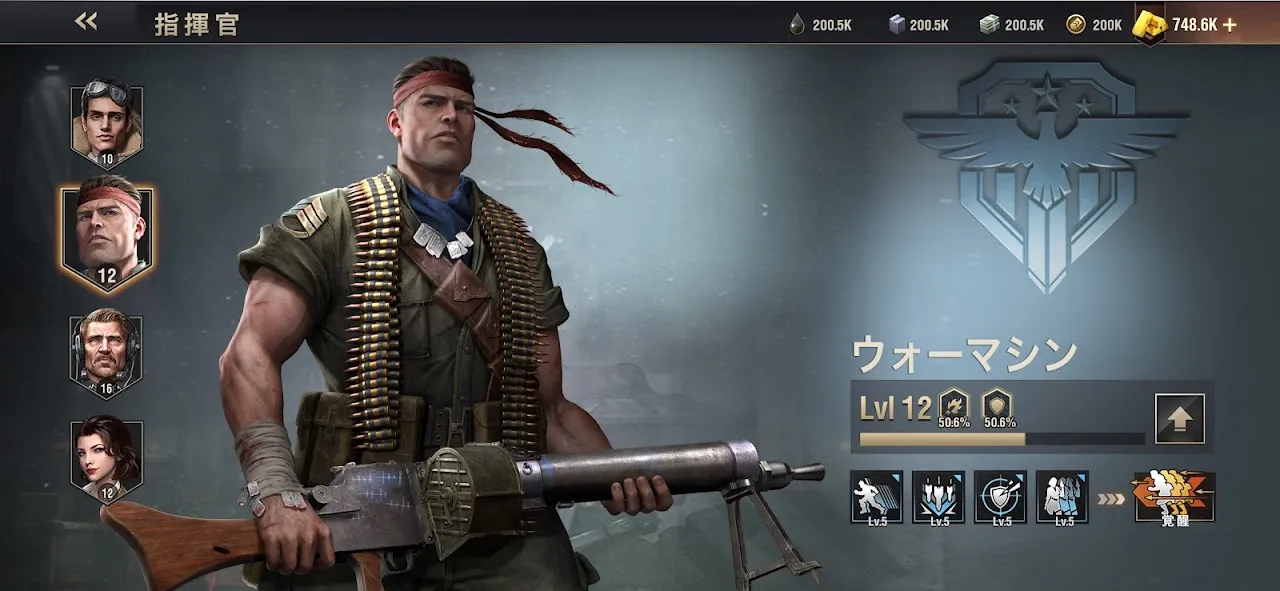Tap the shield defense bonus badge
Image resolution: width=1280 pixels, height=591 pixels.
[x=999, y=407]
